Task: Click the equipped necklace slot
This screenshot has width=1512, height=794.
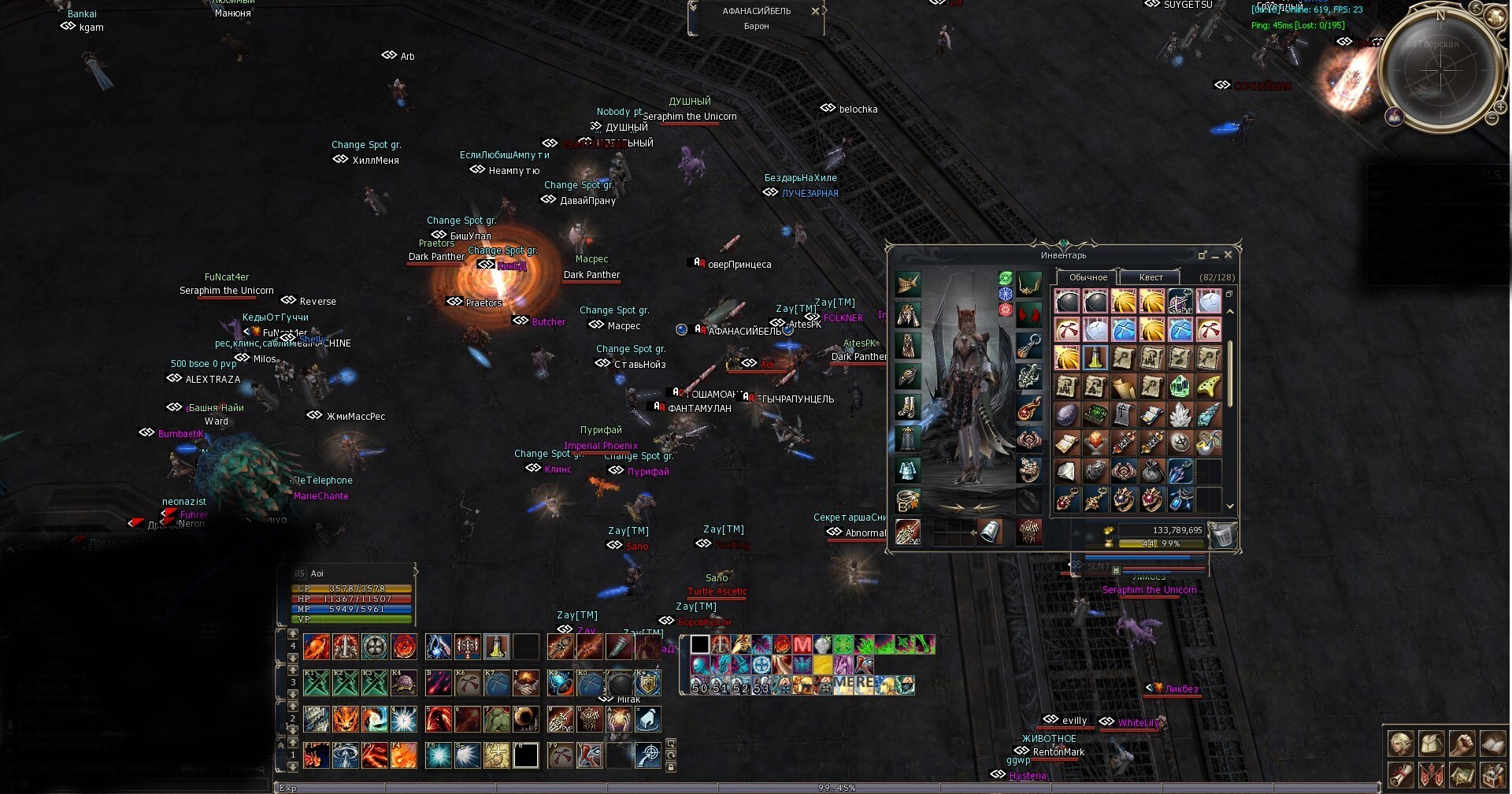Action: (1028, 284)
